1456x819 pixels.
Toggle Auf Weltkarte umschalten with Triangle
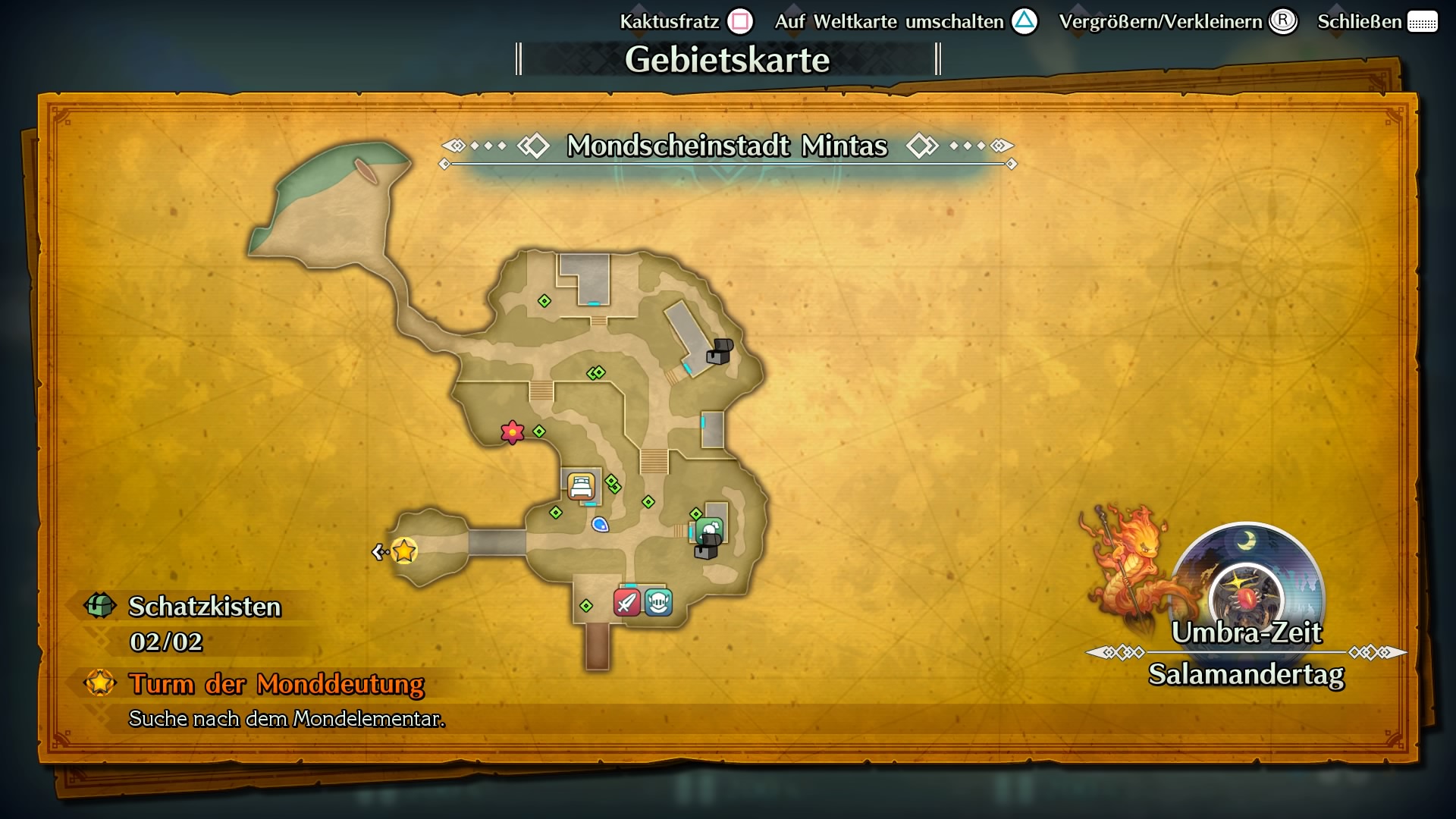pos(1025,22)
